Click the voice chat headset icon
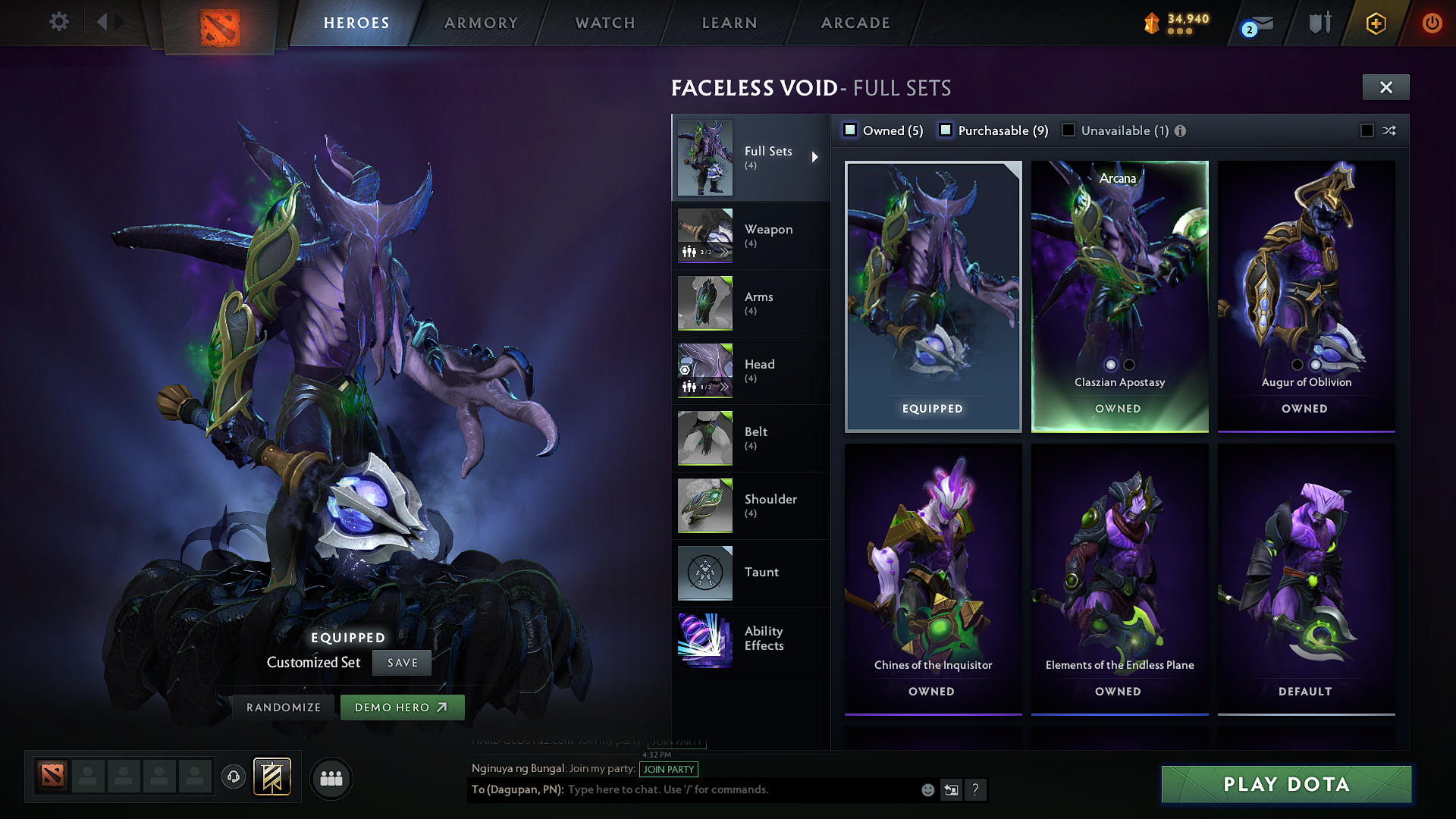The width and height of the screenshot is (1456, 819). [x=233, y=777]
